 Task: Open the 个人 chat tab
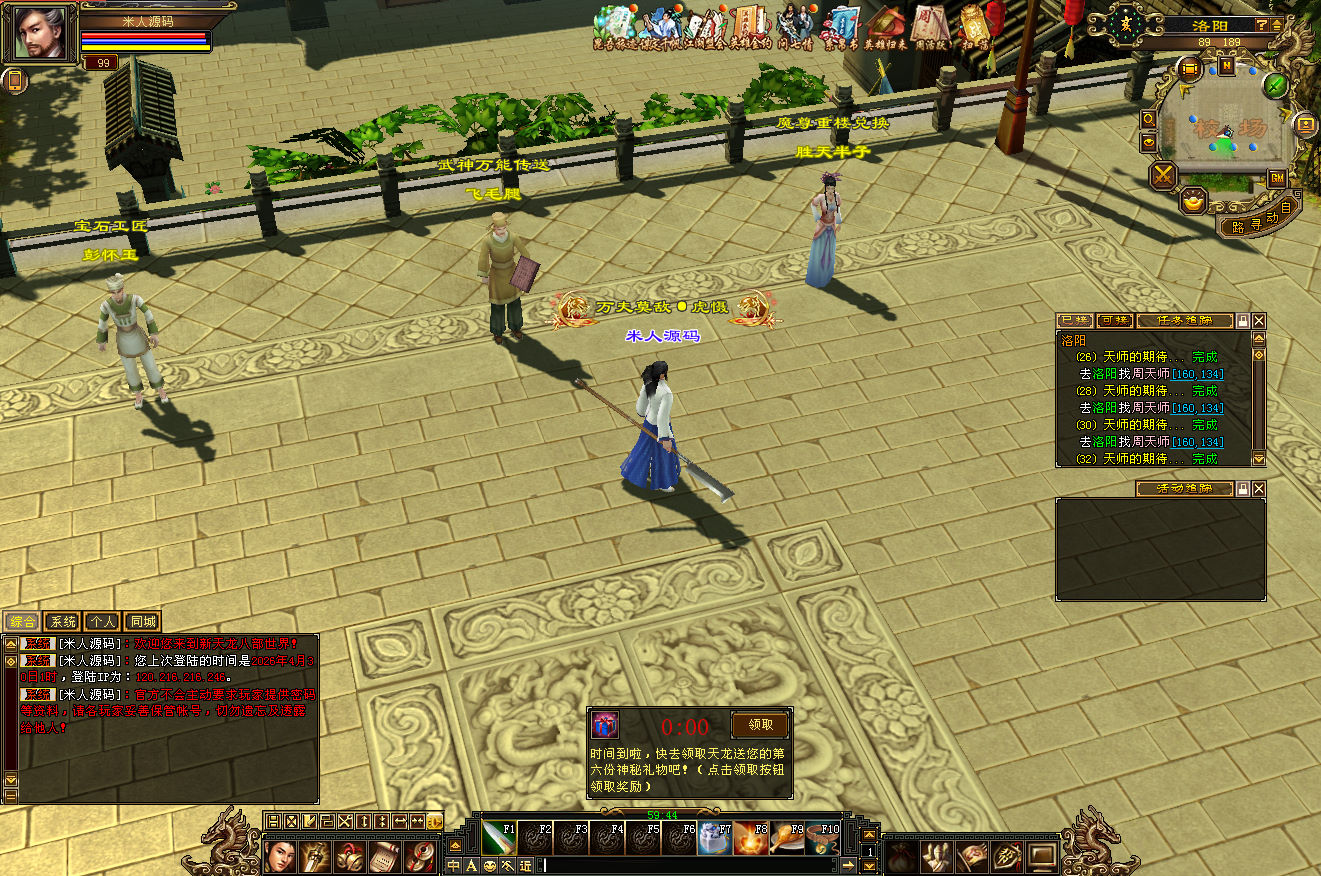(101, 621)
